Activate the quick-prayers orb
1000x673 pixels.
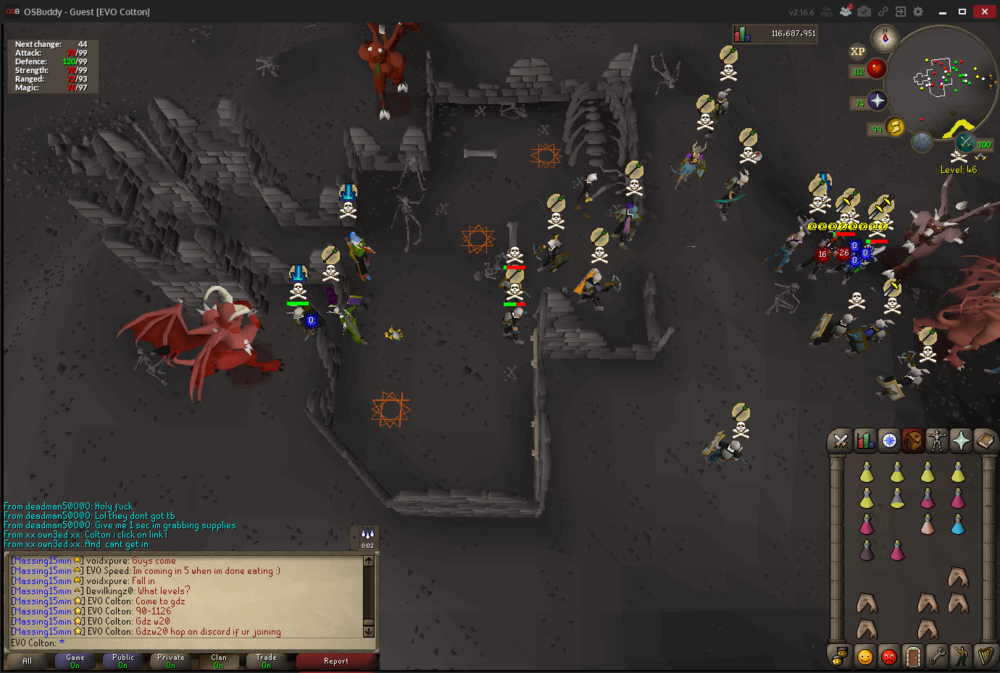[877, 101]
